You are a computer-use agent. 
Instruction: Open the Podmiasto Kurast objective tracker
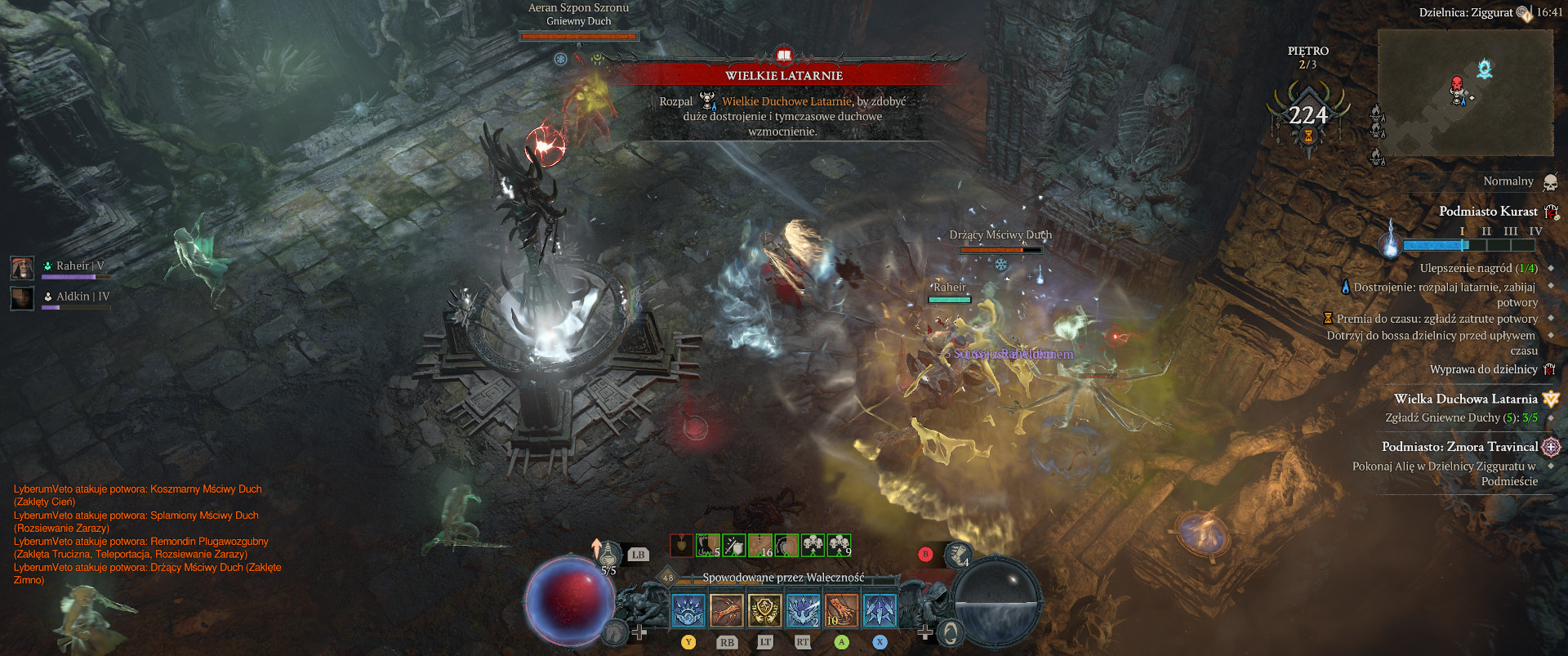tap(1487, 212)
